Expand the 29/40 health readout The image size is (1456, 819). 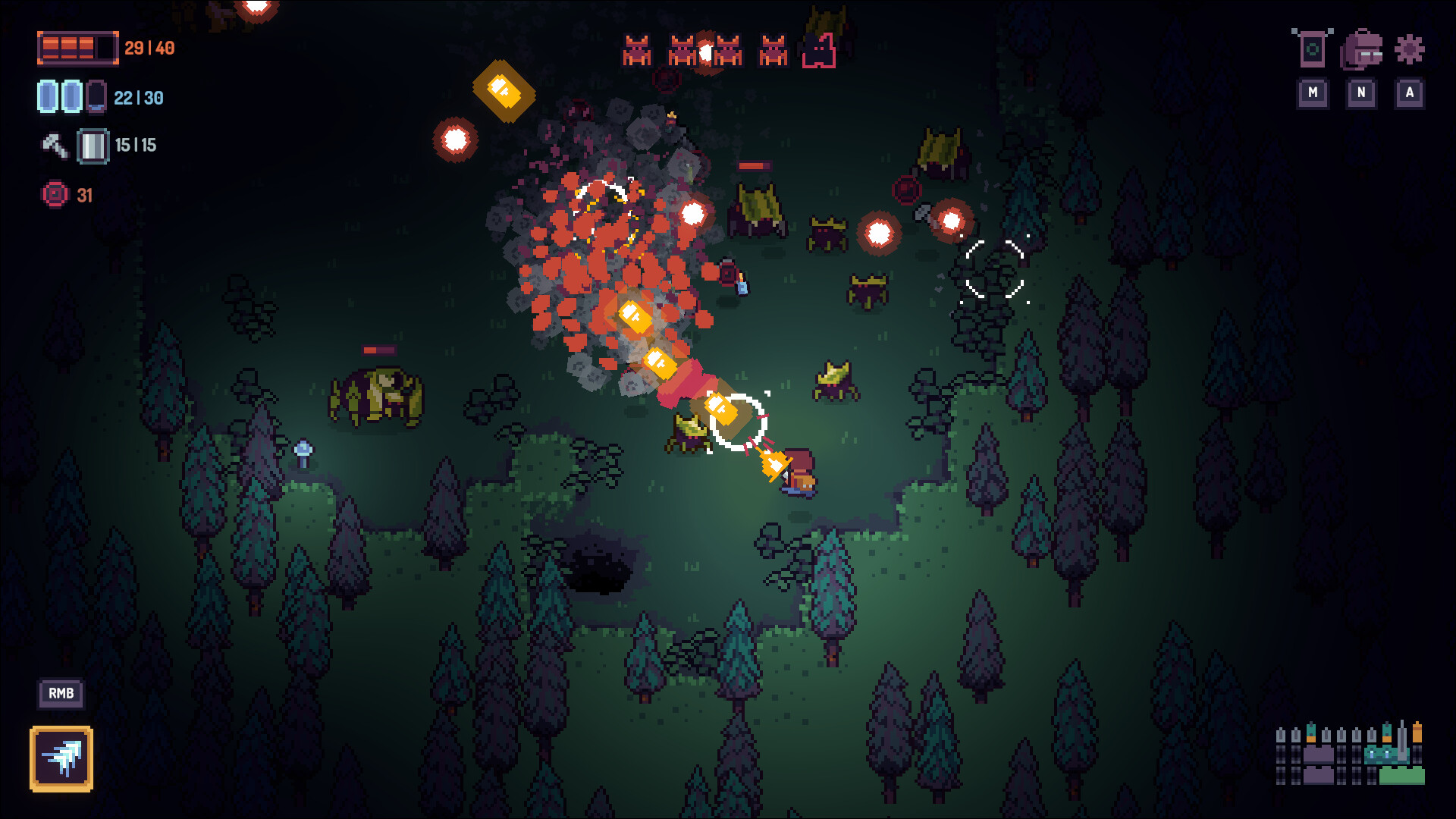point(149,47)
